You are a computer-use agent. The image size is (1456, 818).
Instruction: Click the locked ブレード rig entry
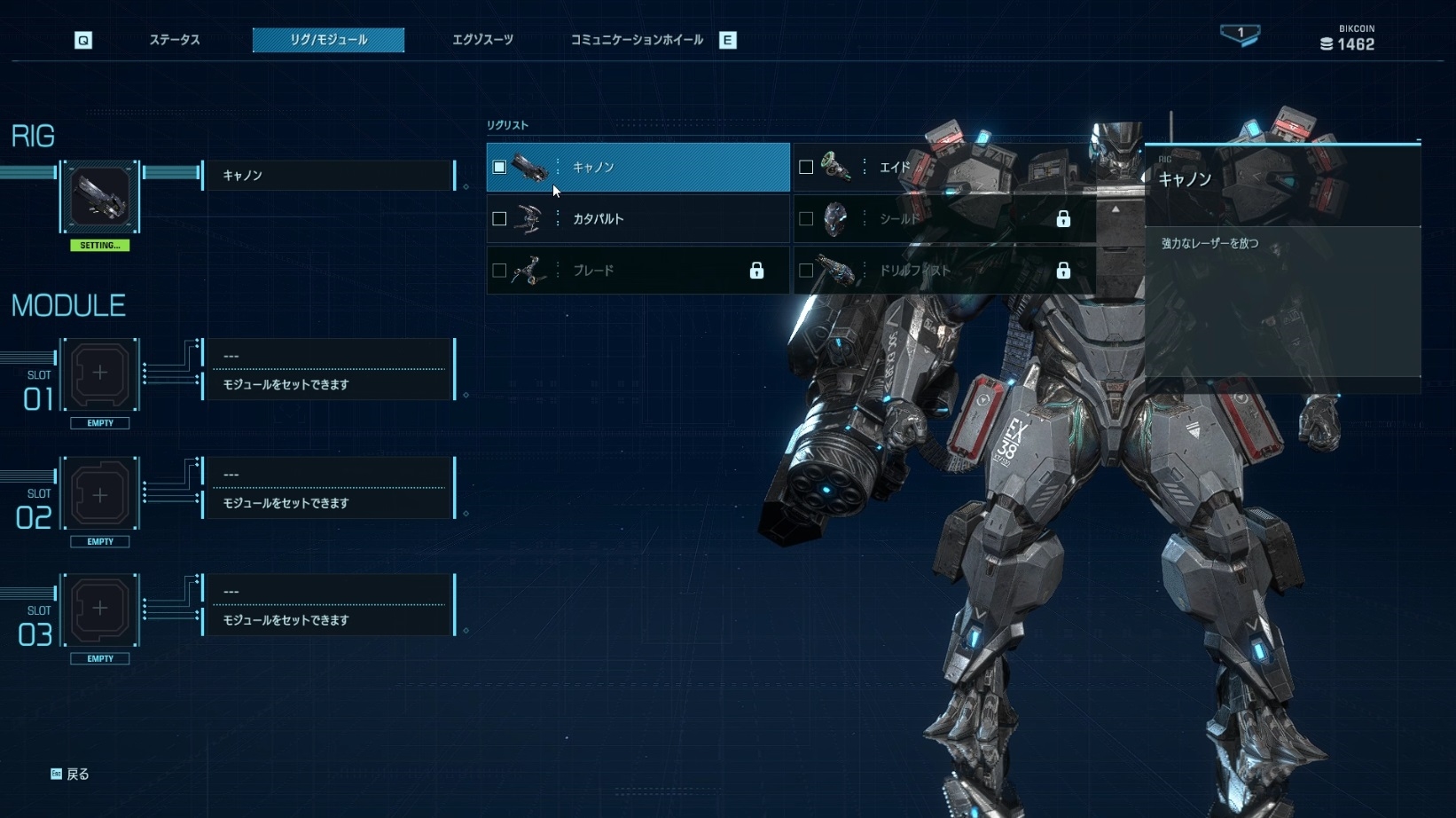(x=638, y=270)
